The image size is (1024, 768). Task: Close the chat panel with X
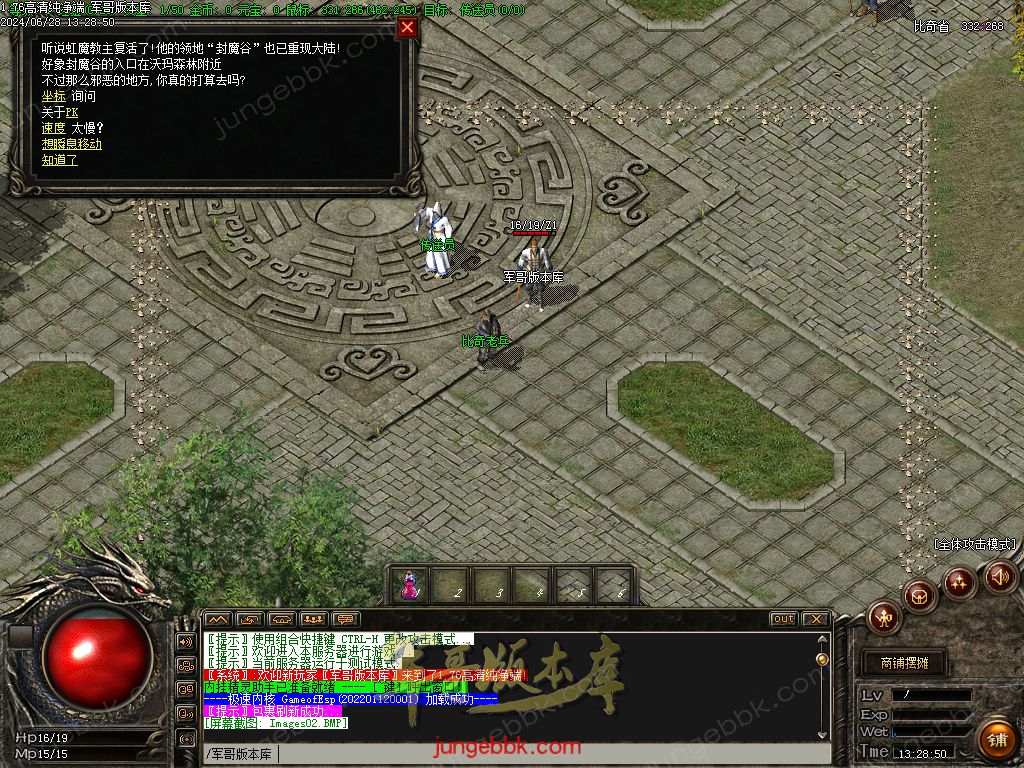click(x=816, y=619)
